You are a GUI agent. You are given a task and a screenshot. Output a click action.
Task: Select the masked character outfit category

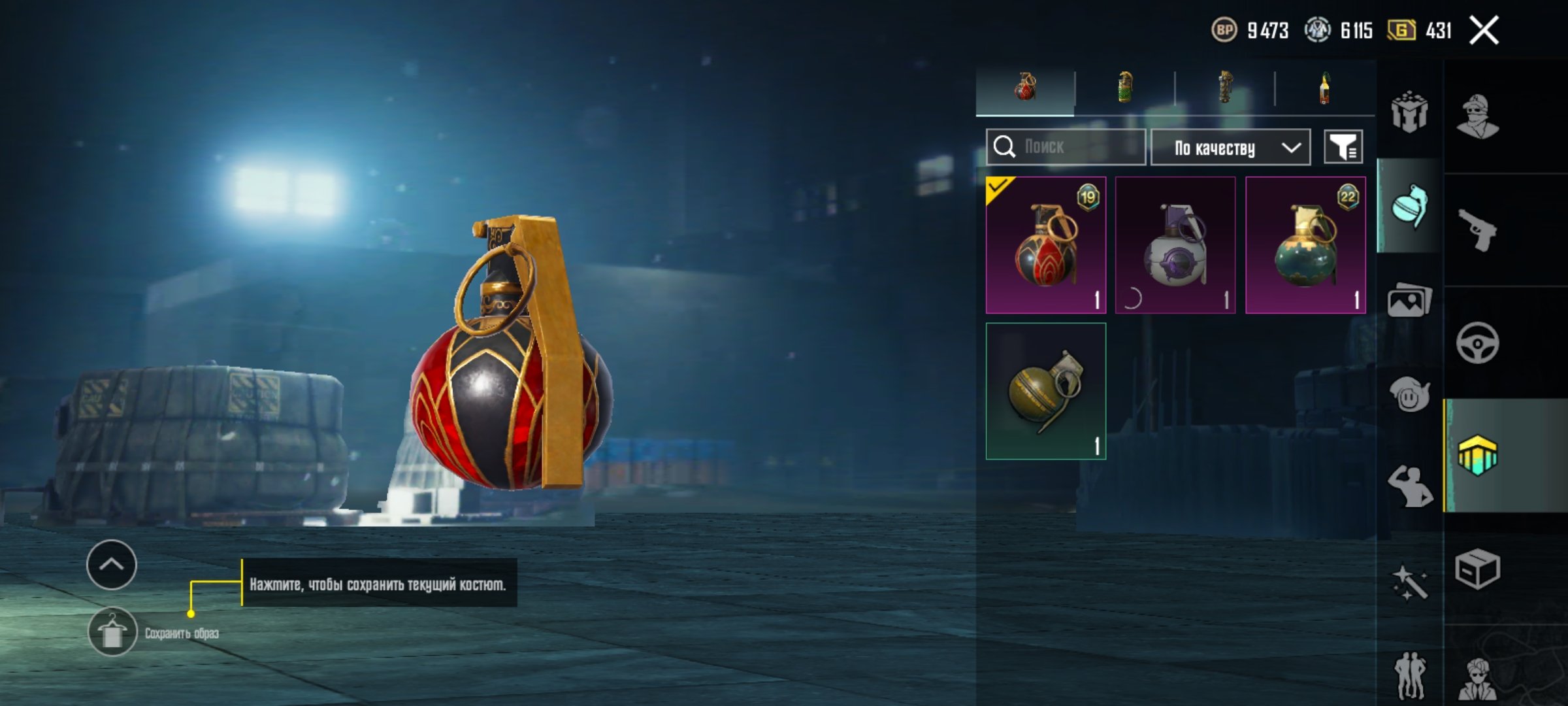(x=1477, y=117)
